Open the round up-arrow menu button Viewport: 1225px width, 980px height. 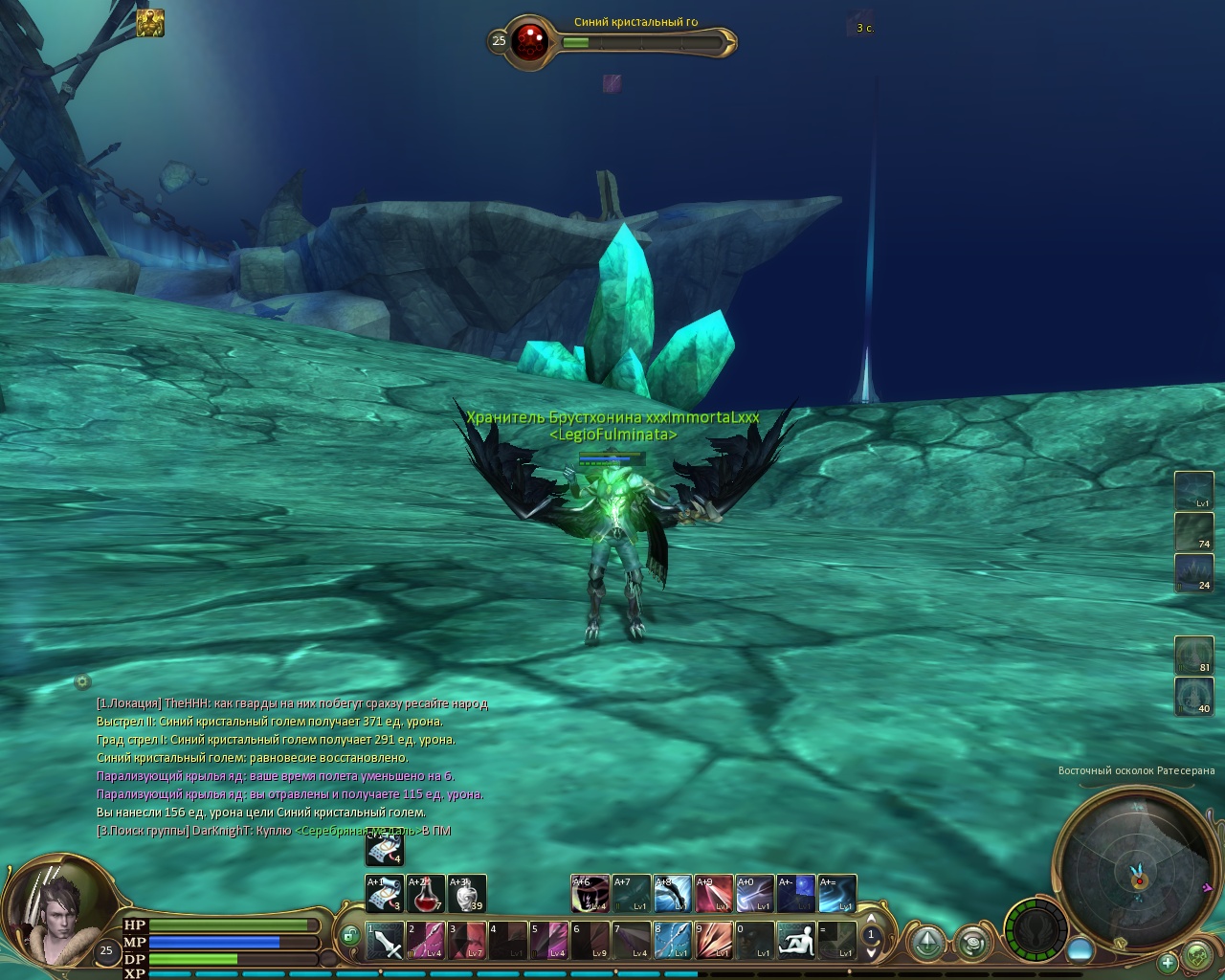(x=927, y=943)
